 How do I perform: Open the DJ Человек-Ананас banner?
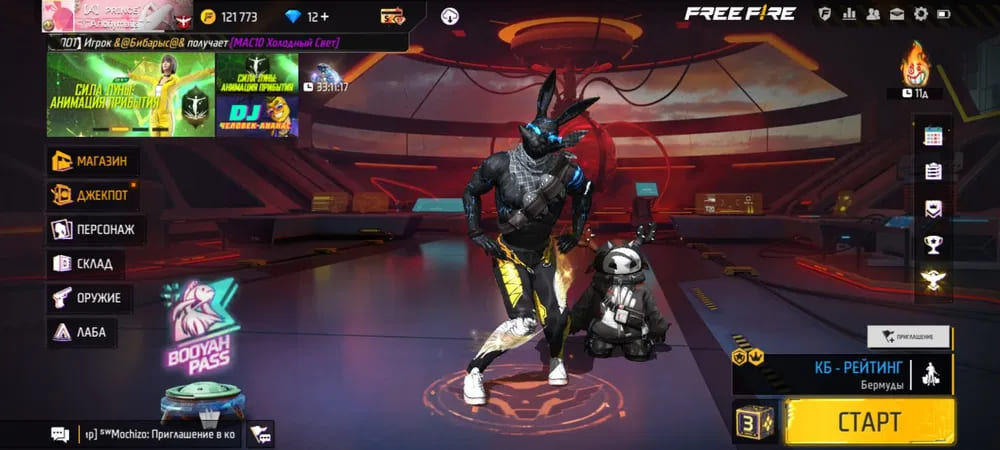[257, 118]
